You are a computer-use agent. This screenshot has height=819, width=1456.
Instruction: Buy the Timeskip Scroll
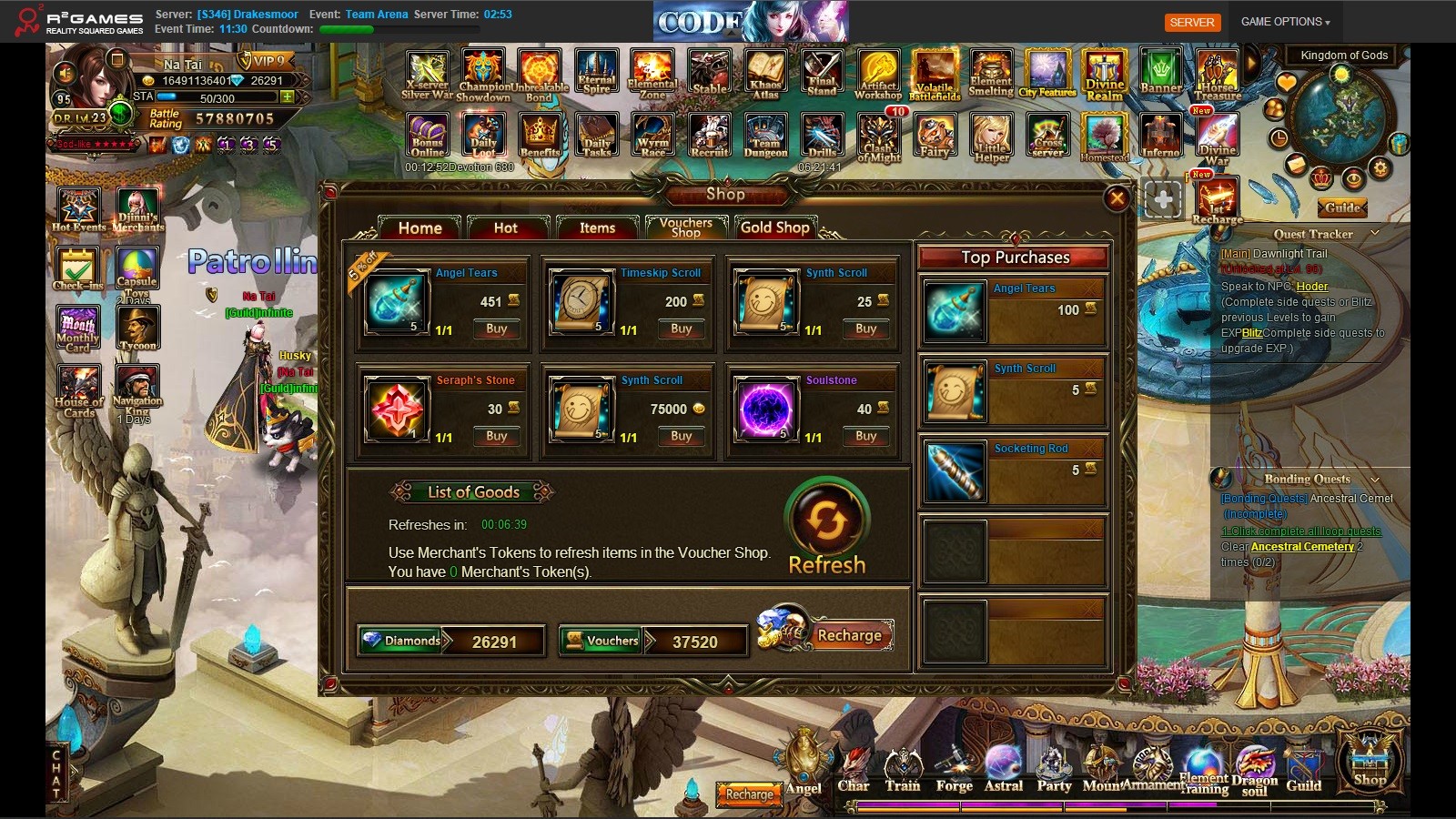pyautogui.click(x=681, y=329)
